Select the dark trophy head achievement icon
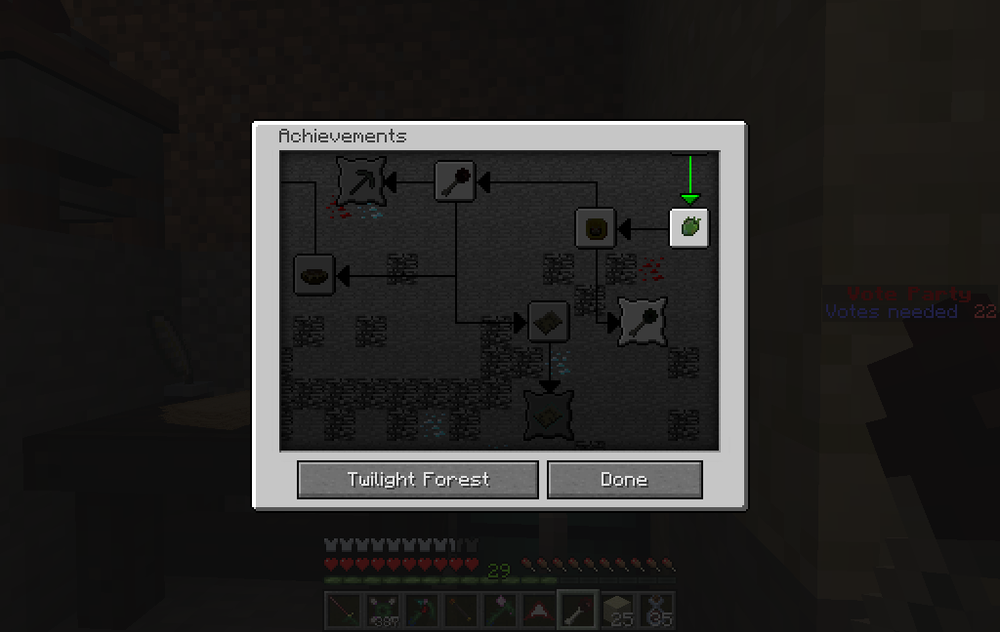 [595, 229]
